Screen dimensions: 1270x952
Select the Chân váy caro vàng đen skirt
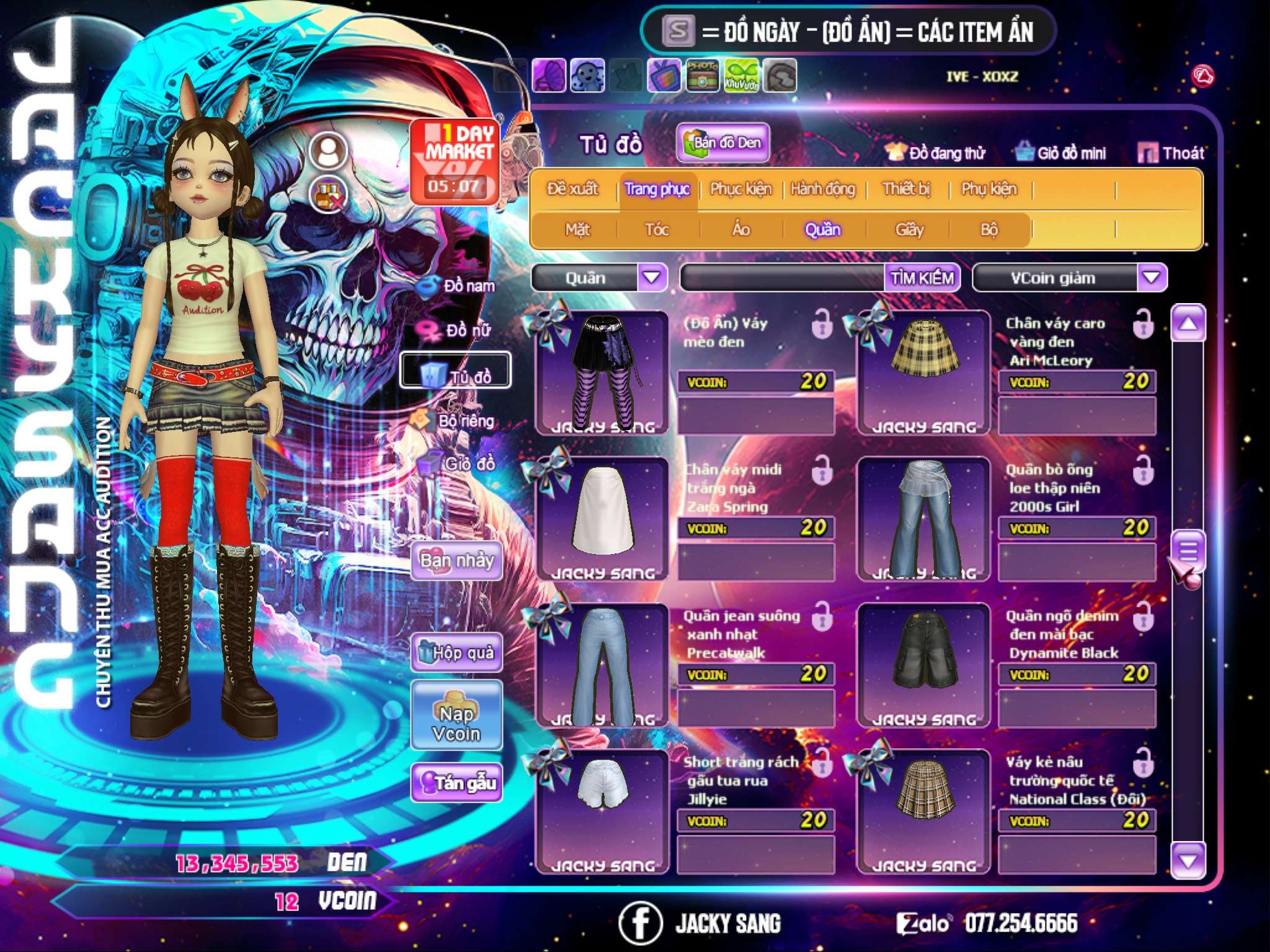(923, 372)
